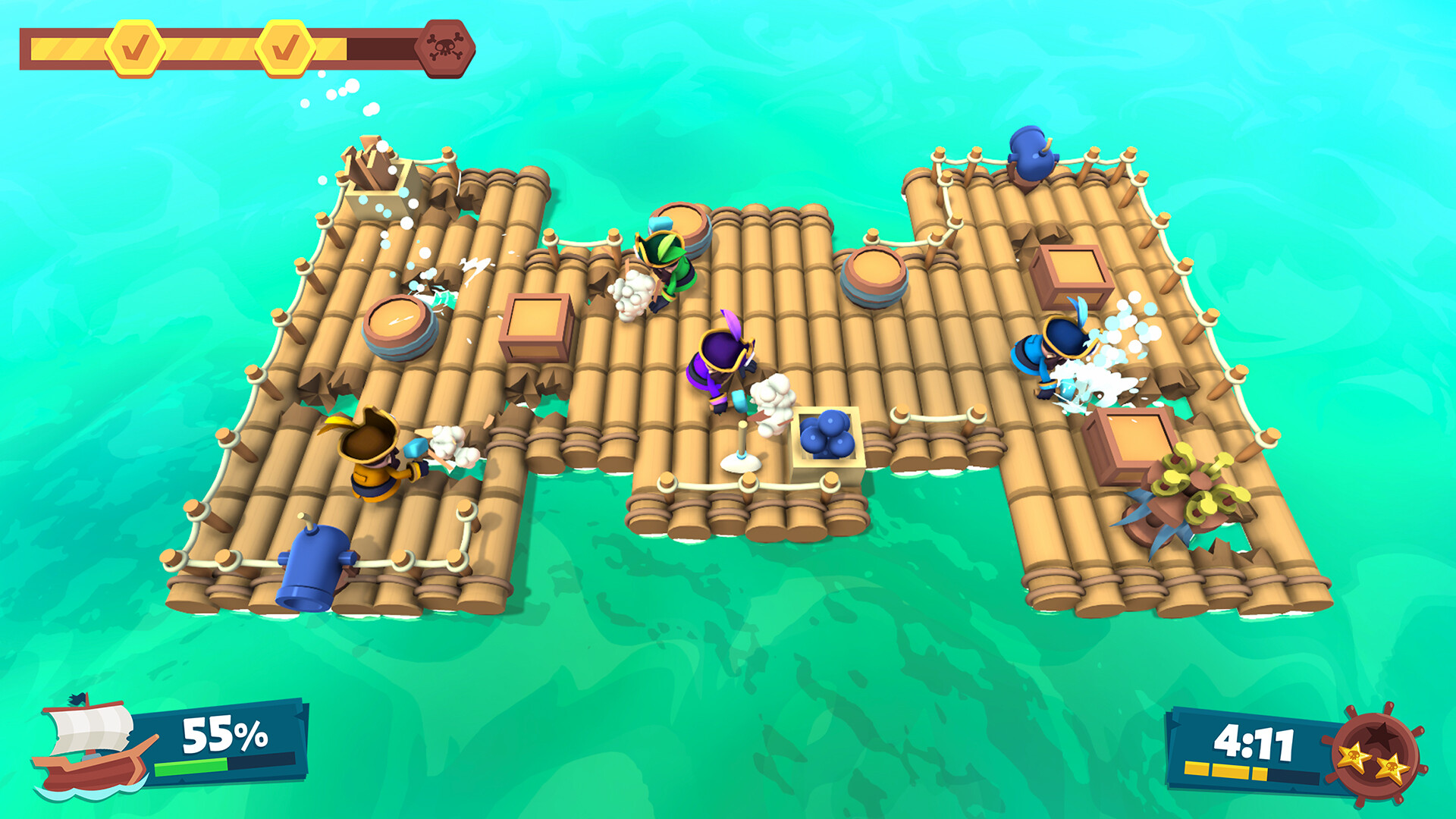1456x819 pixels.
Task: Click the first checkmark hexagon on the objective bar
Action: (x=135, y=46)
